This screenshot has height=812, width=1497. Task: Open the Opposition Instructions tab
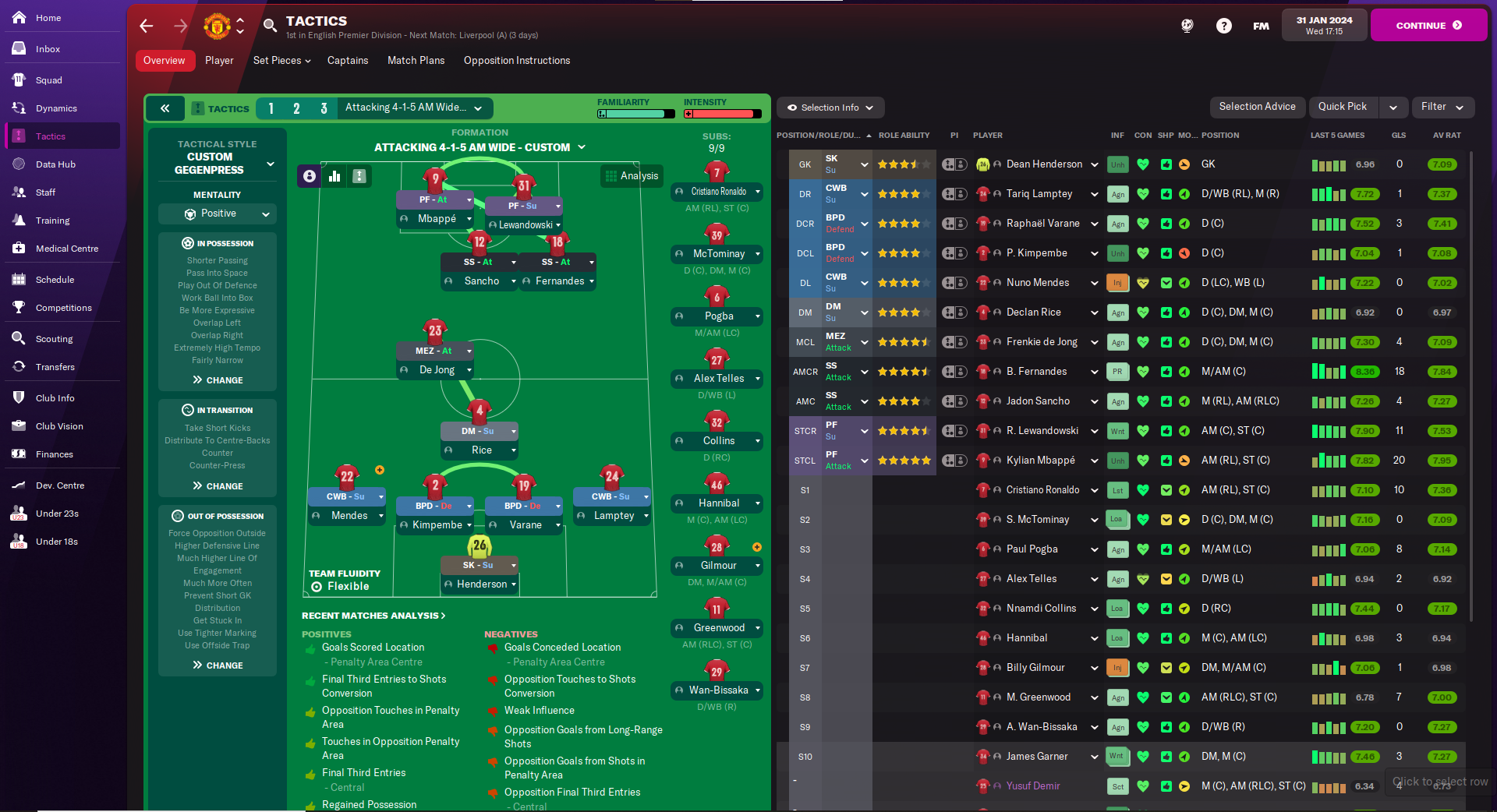516,61
